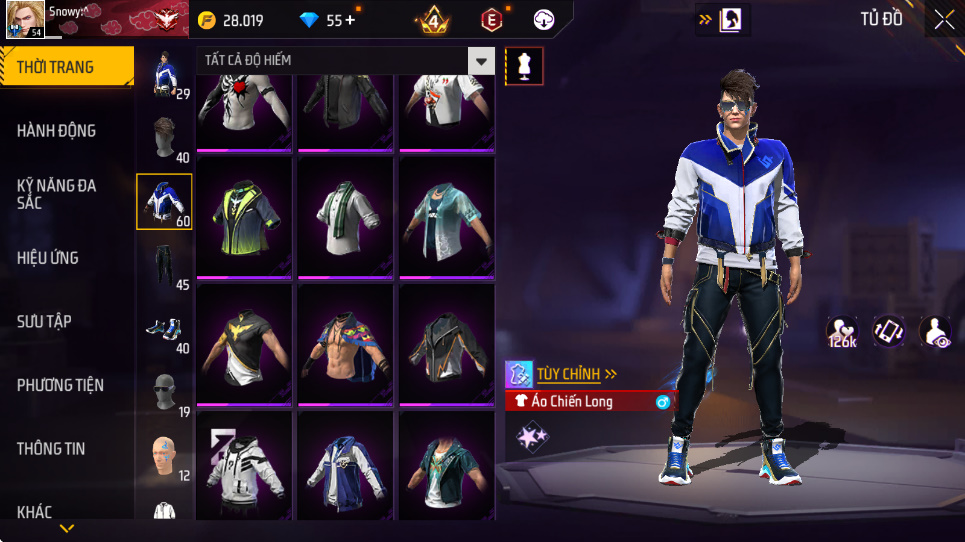Toggle the character visibility eye icon
This screenshot has width=965, height=542.
click(x=936, y=332)
